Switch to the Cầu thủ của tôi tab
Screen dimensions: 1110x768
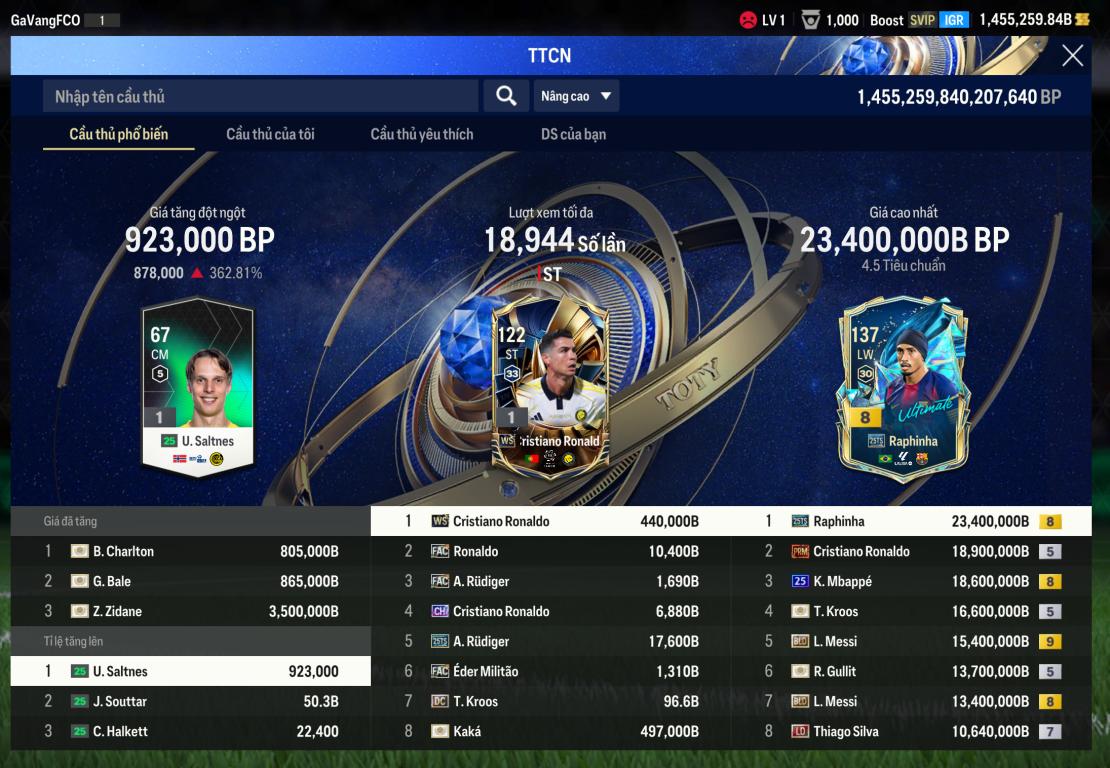[270, 134]
